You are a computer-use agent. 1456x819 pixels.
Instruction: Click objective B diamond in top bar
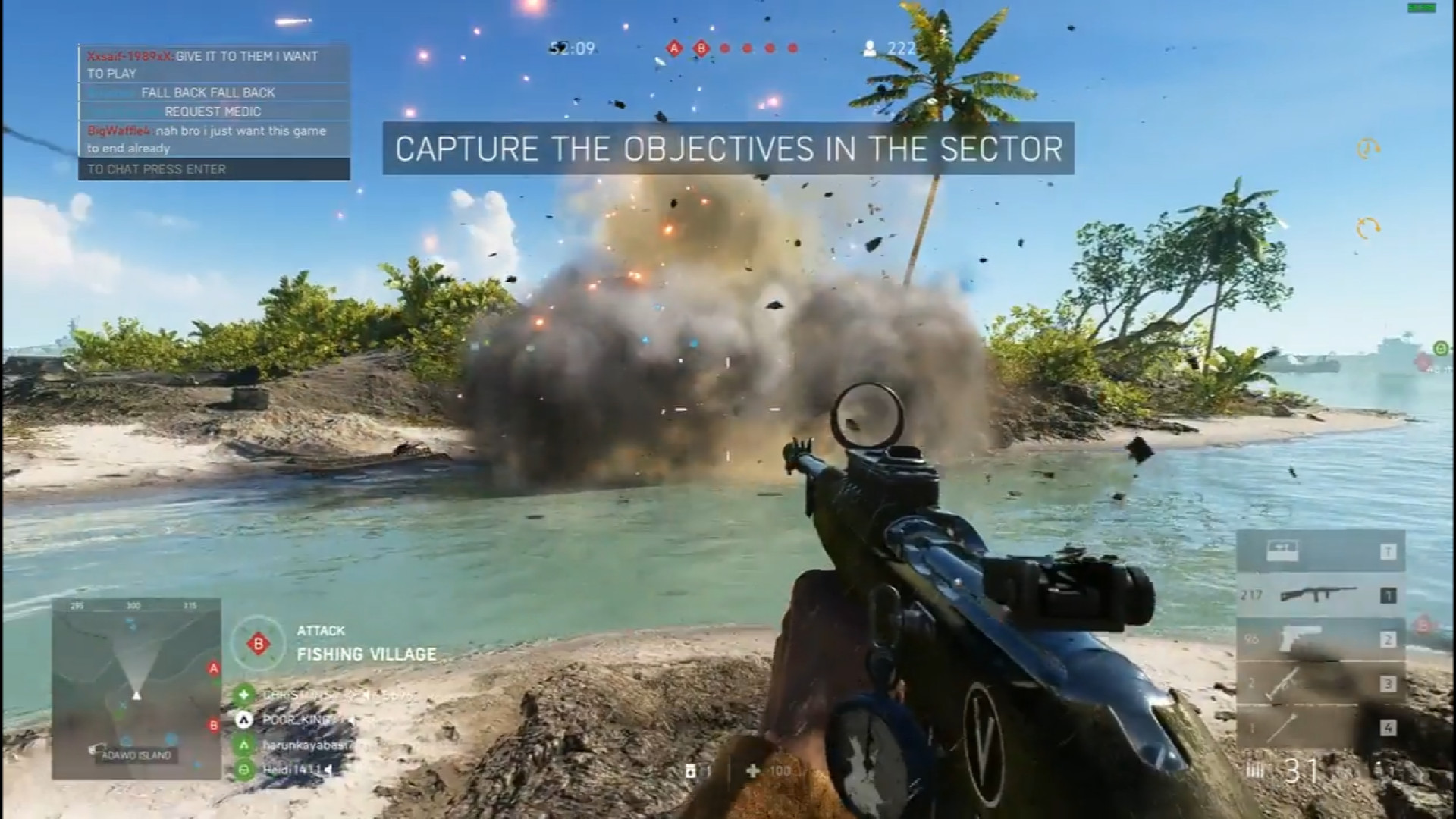tap(701, 49)
